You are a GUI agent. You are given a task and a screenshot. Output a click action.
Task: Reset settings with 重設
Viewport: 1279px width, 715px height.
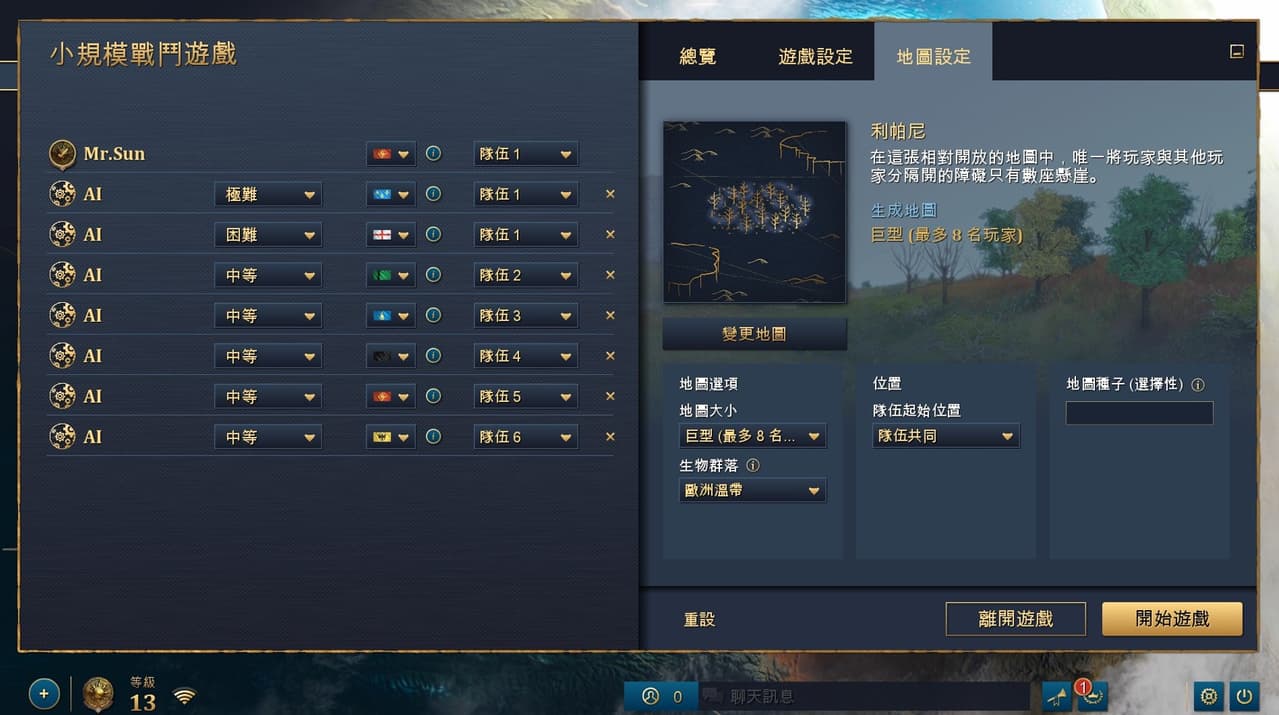(x=699, y=620)
